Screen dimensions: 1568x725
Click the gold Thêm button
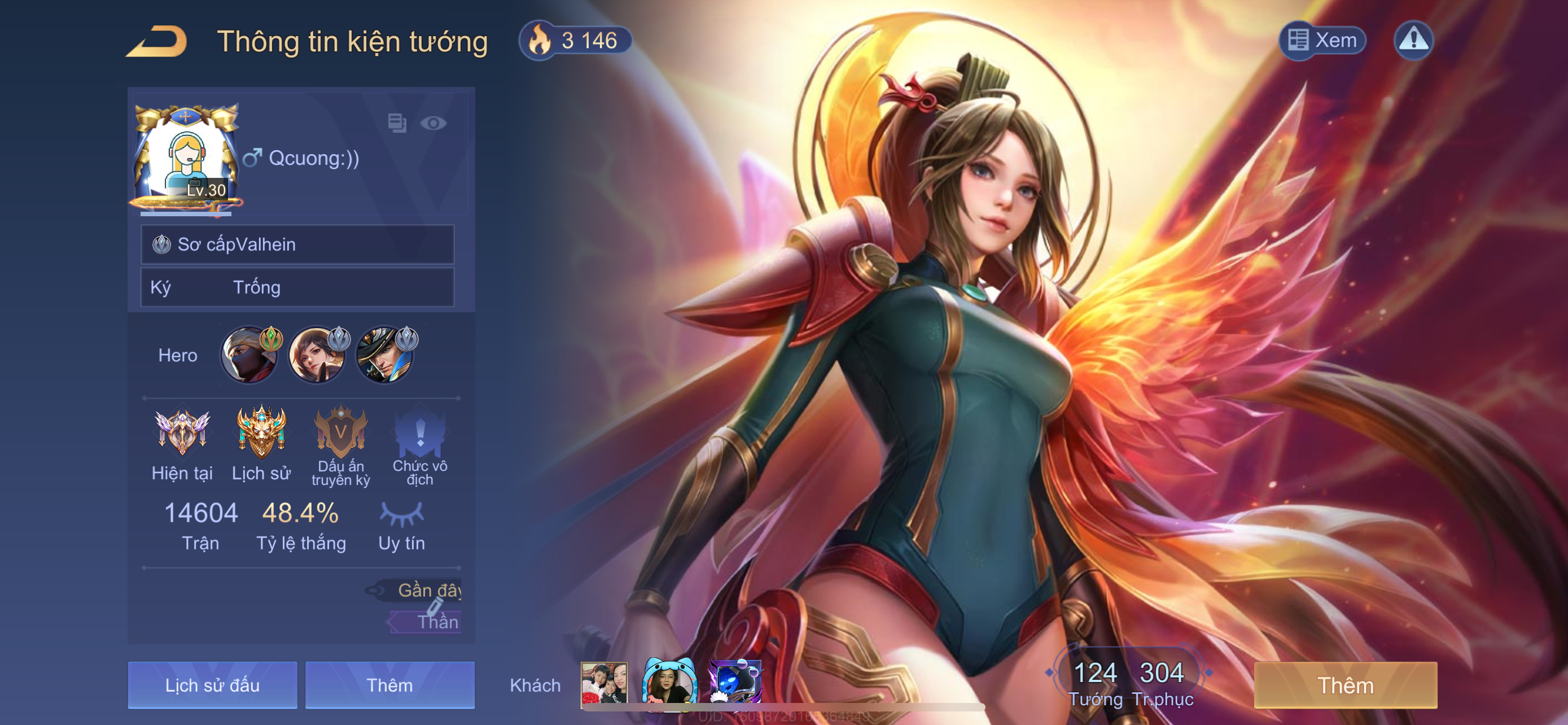pyautogui.click(x=1345, y=685)
